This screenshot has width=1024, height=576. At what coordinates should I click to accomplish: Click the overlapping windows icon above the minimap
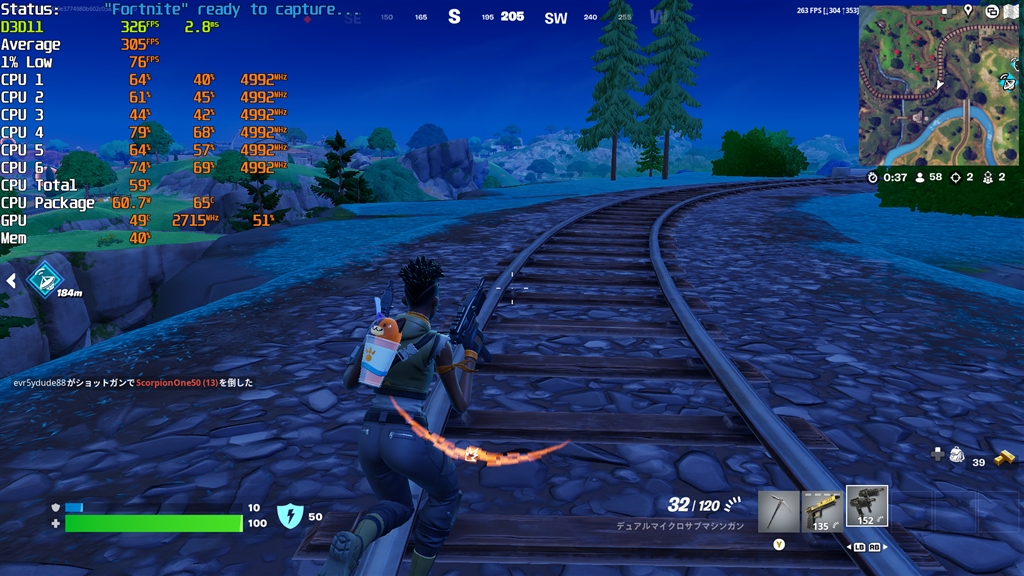click(x=991, y=11)
